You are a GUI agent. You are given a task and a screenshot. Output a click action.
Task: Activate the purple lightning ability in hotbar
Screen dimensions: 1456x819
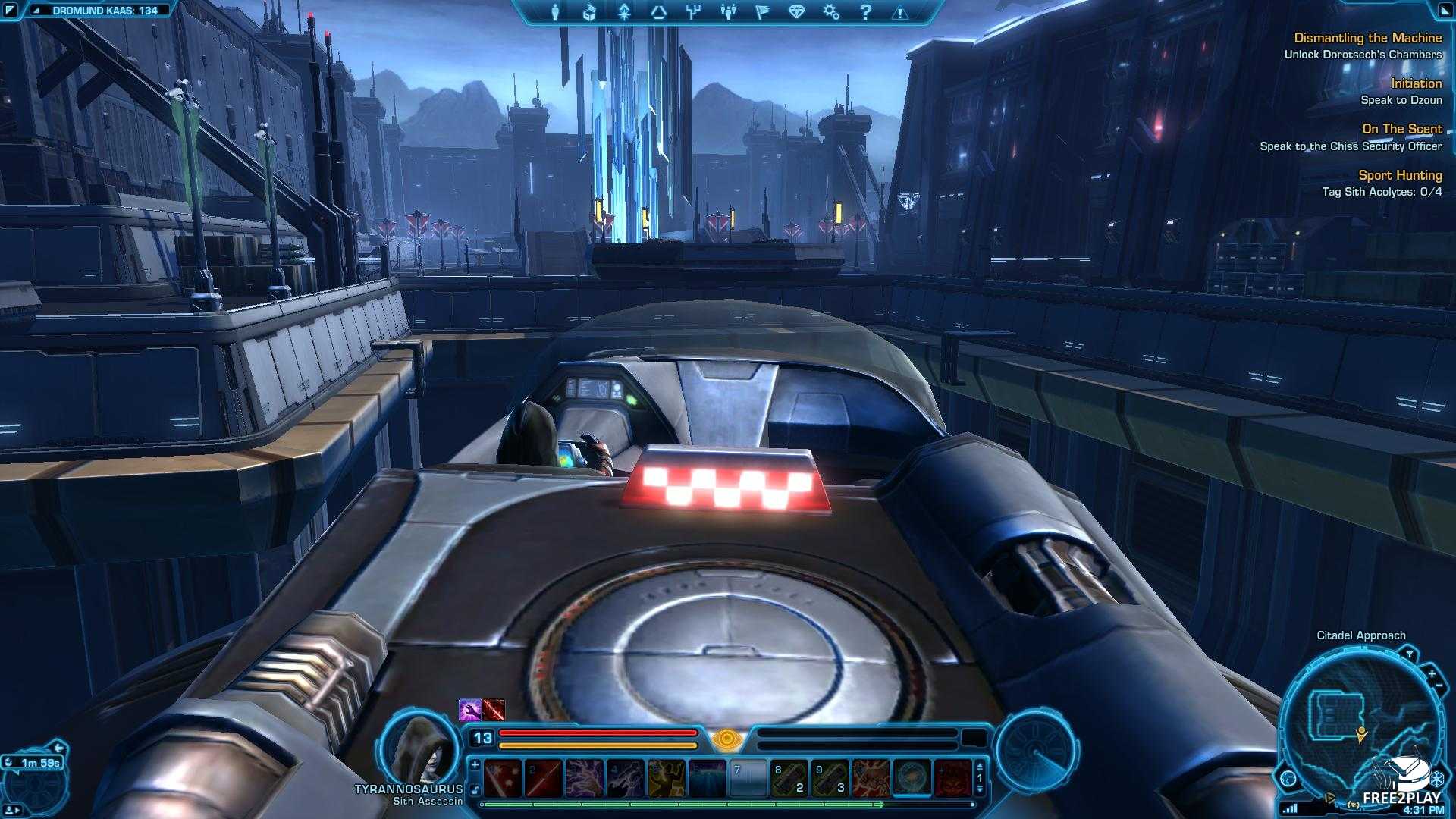(x=583, y=779)
